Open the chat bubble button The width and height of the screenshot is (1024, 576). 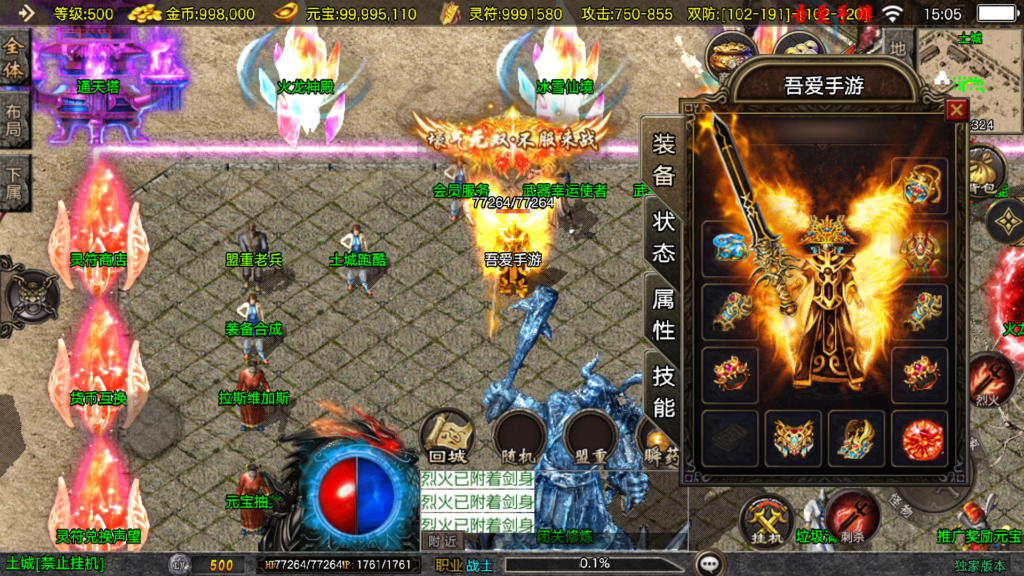[x=710, y=564]
